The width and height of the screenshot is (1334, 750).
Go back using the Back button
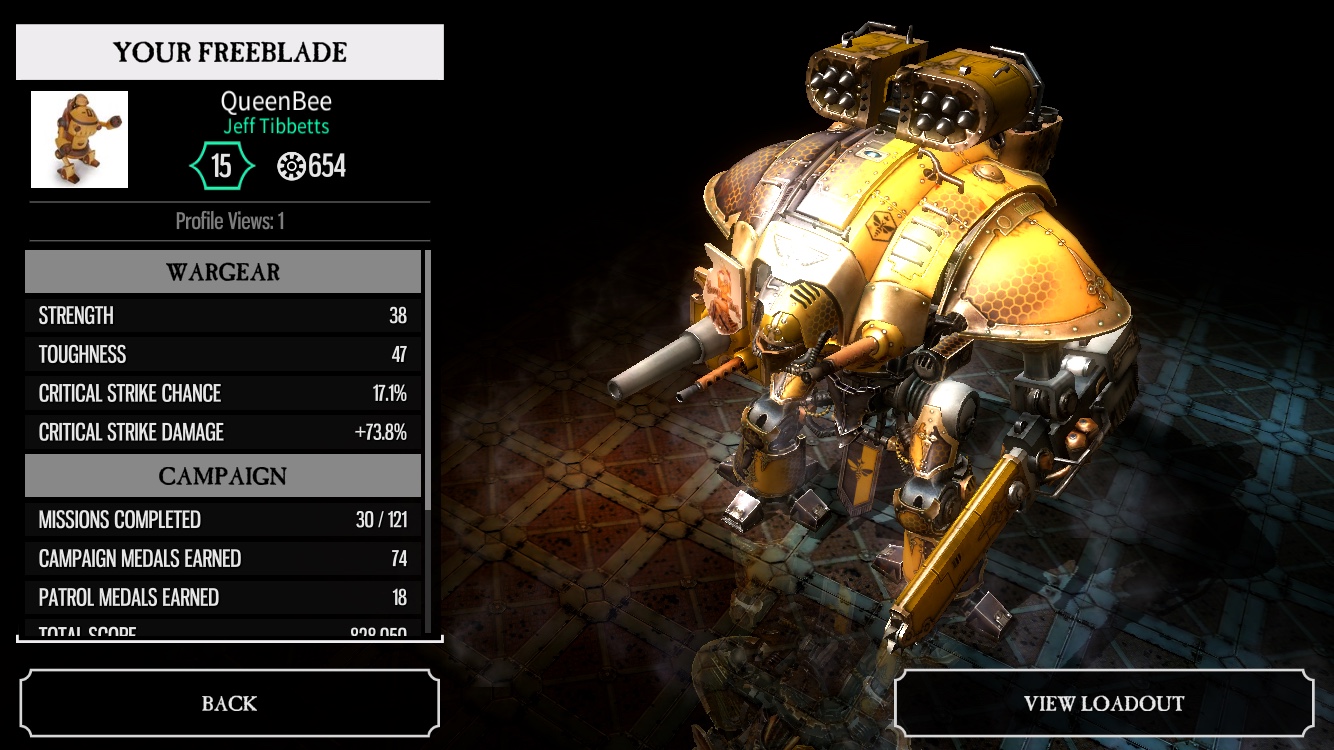point(229,703)
